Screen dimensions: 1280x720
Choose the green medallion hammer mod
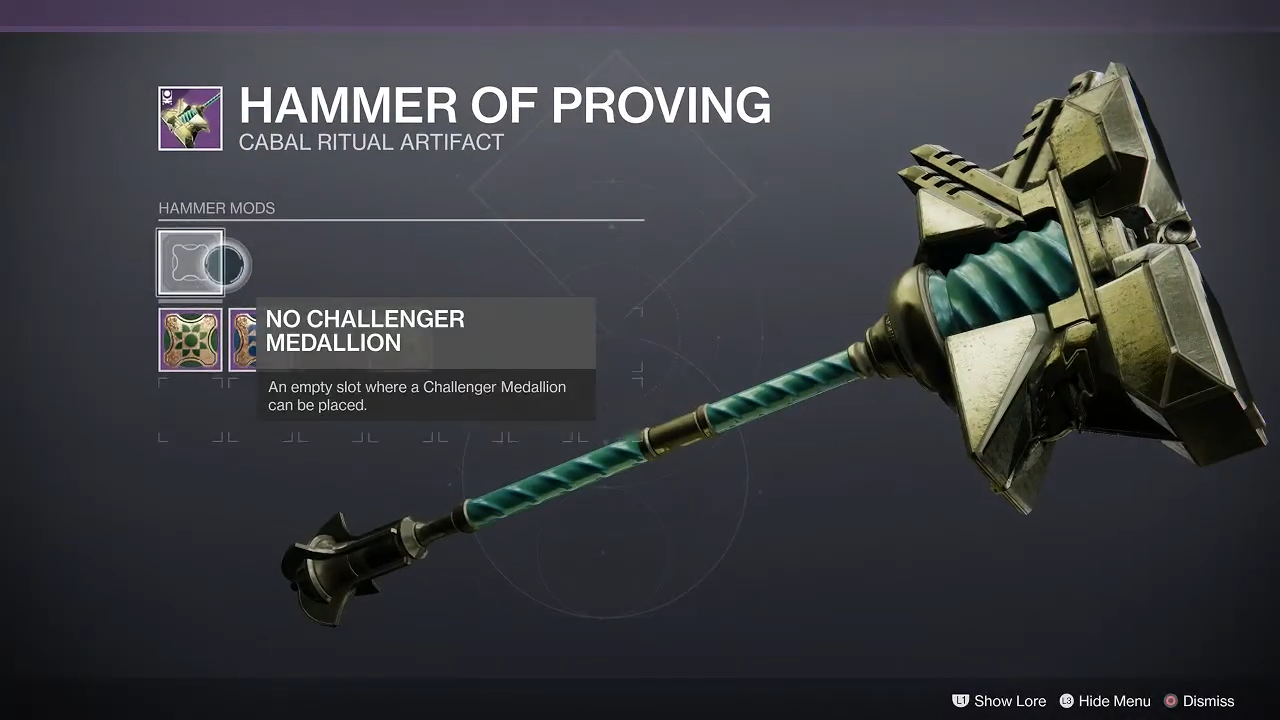point(190,340)
